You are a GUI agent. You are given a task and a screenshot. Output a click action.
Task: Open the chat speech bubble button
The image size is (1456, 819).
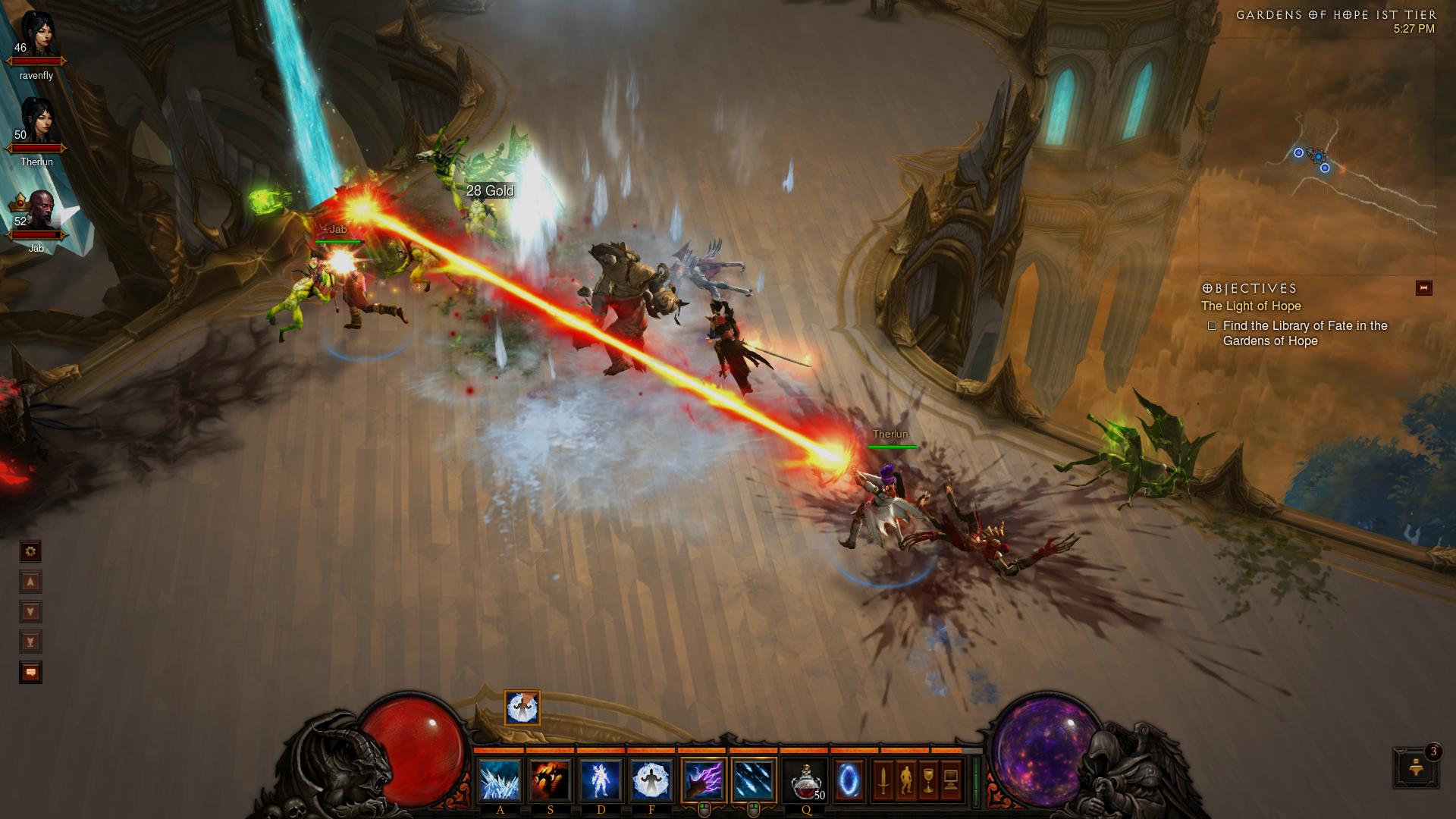(30, 672)
